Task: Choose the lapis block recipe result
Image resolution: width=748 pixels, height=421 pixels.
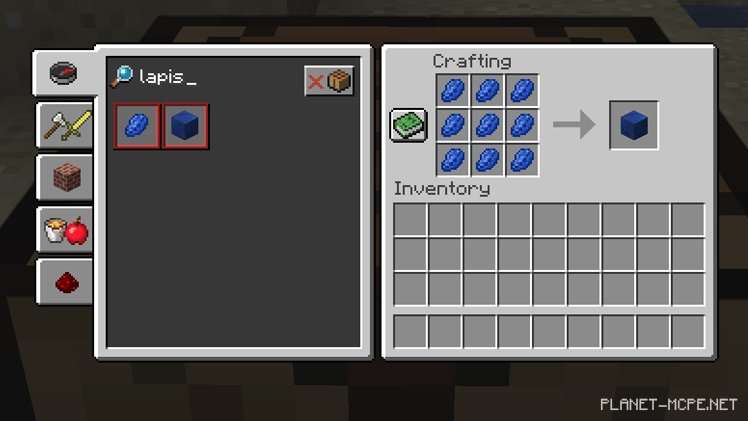Action: tap(185, 127)
